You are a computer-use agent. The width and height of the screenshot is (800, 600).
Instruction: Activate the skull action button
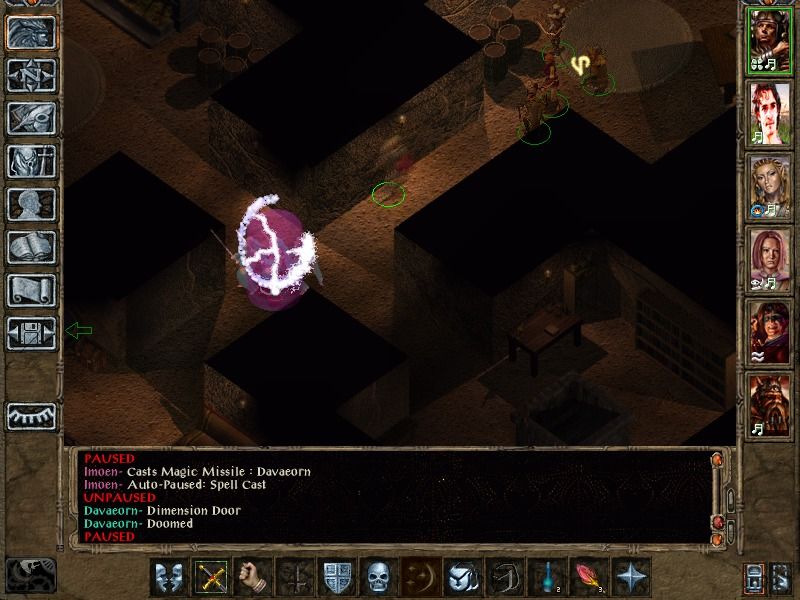tap(378, 578)
